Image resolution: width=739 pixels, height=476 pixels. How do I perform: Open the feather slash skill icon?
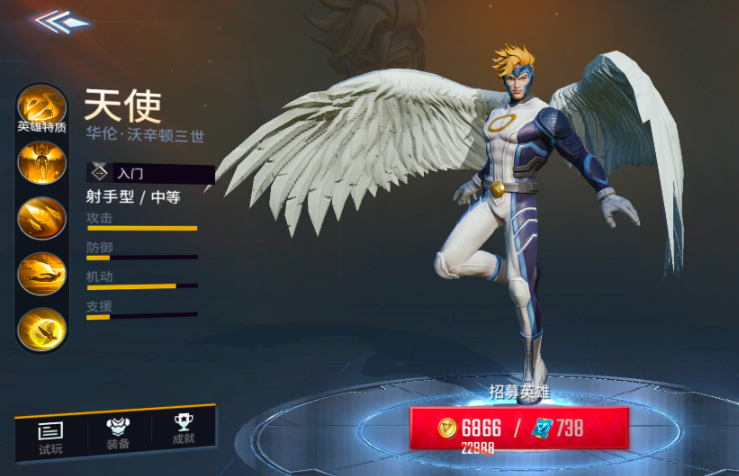[x=41, y=218]
